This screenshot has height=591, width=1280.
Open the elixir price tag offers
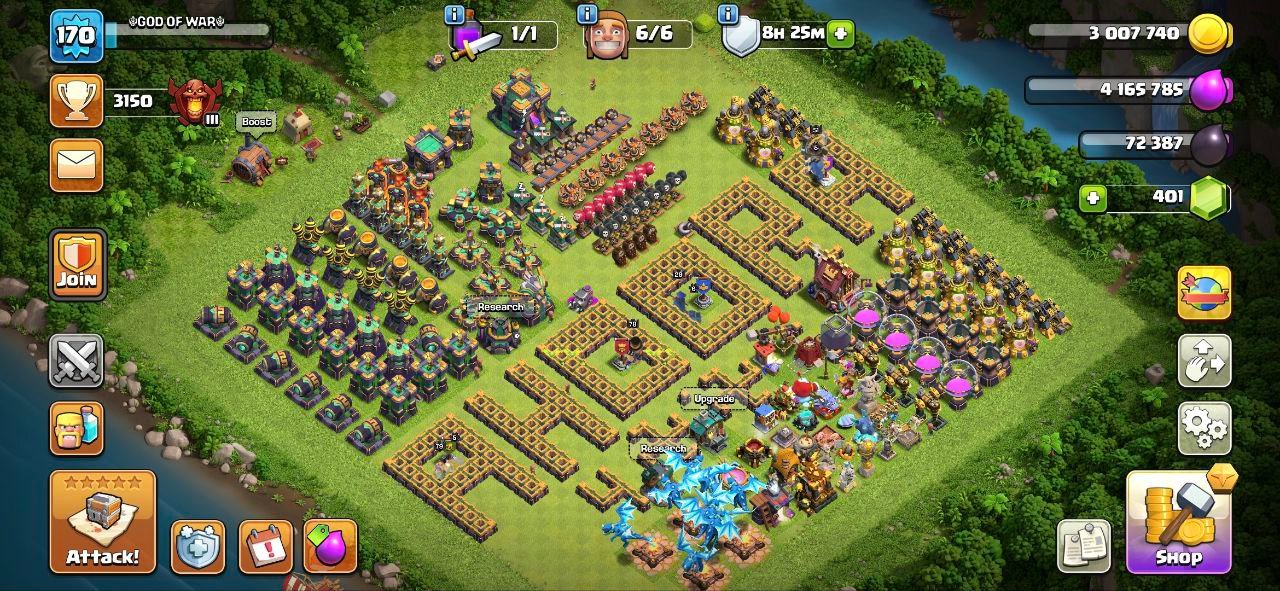point(330,546)
